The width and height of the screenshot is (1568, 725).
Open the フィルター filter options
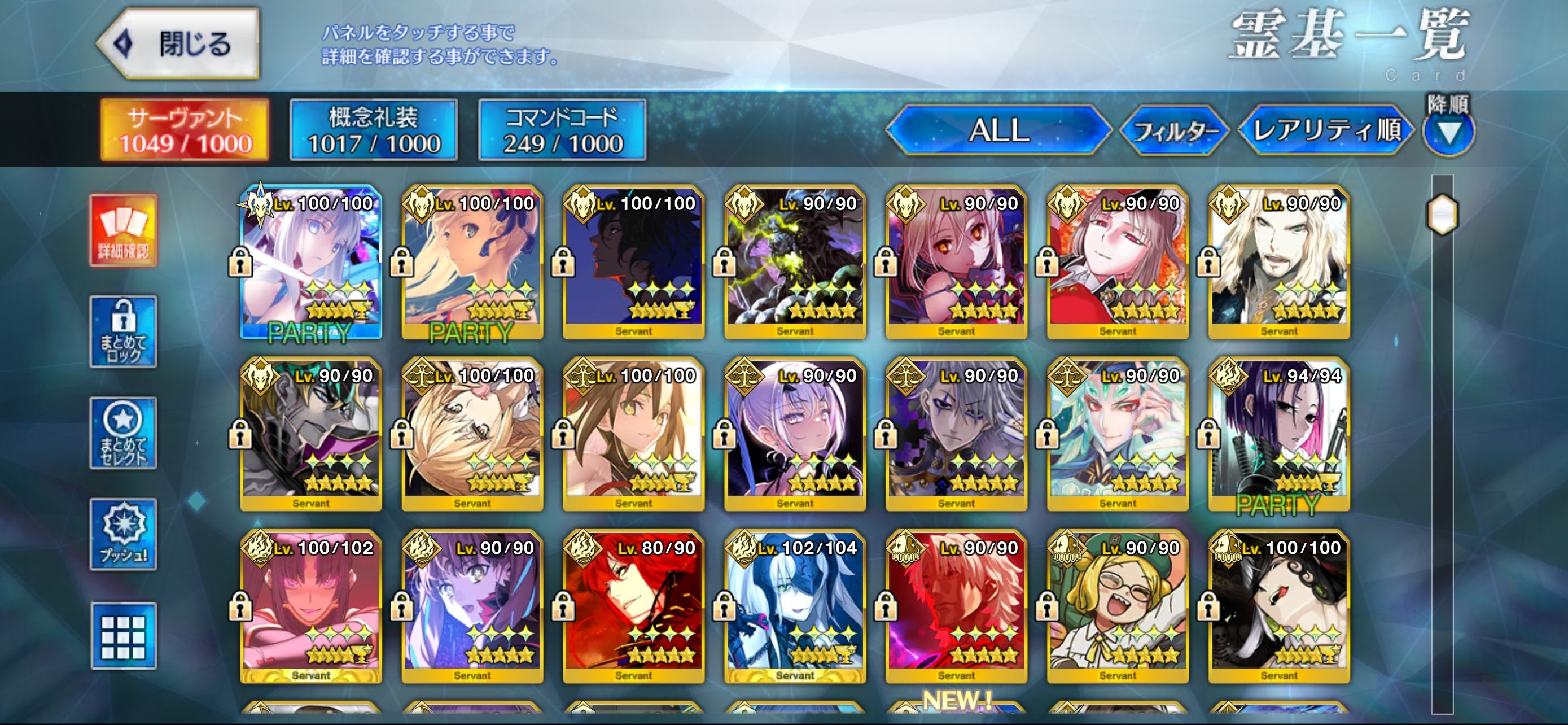pos(1174,130)
